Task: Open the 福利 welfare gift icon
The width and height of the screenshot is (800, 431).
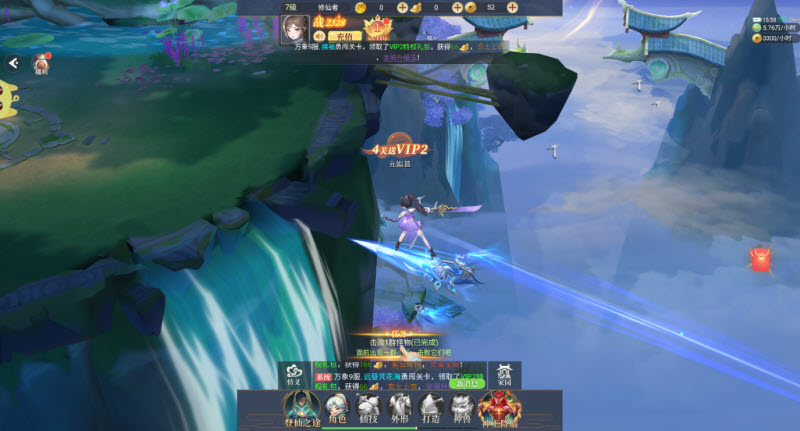Action: point(41,63)
